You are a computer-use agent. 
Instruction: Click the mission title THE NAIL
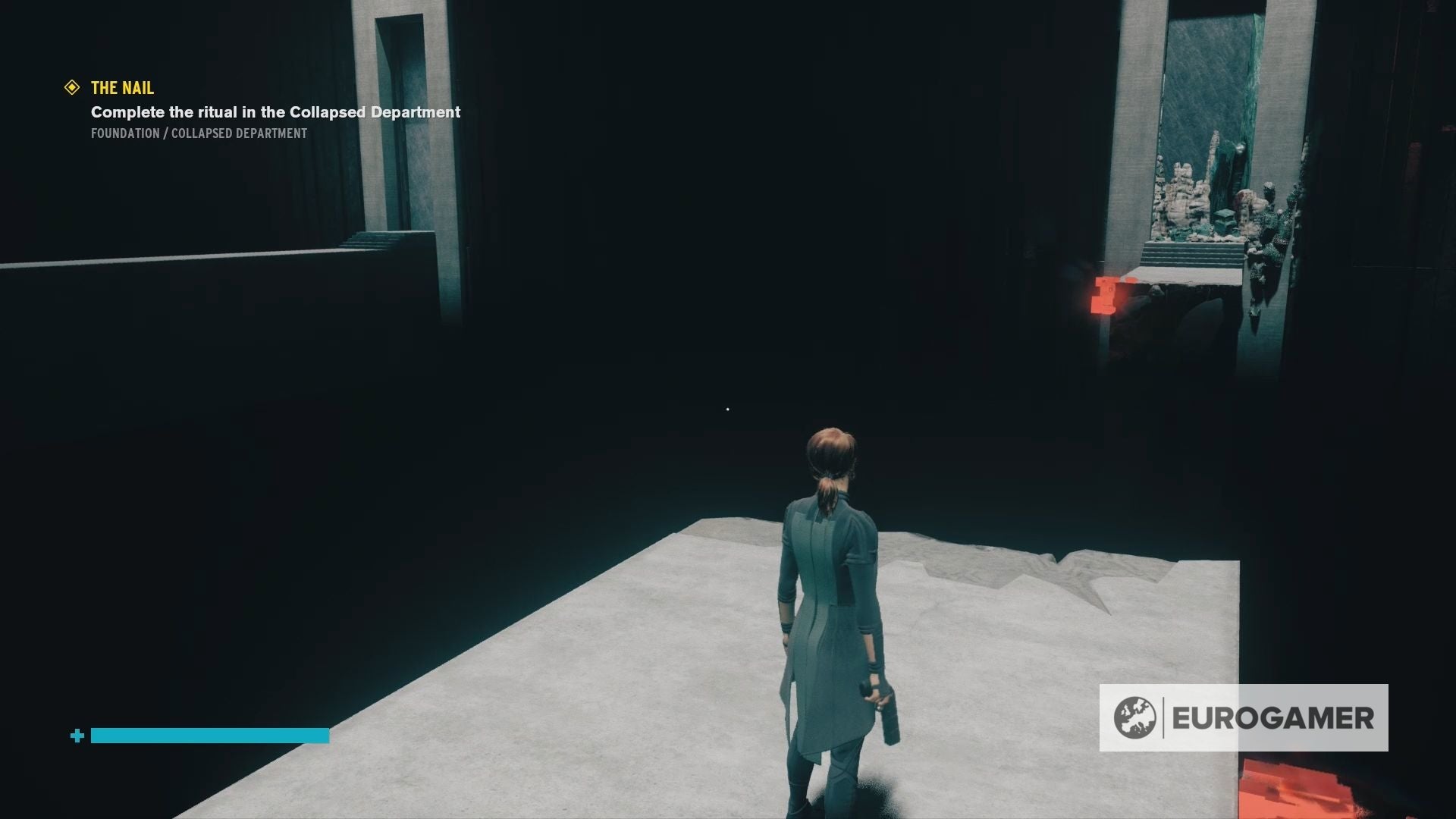point(121,88)
